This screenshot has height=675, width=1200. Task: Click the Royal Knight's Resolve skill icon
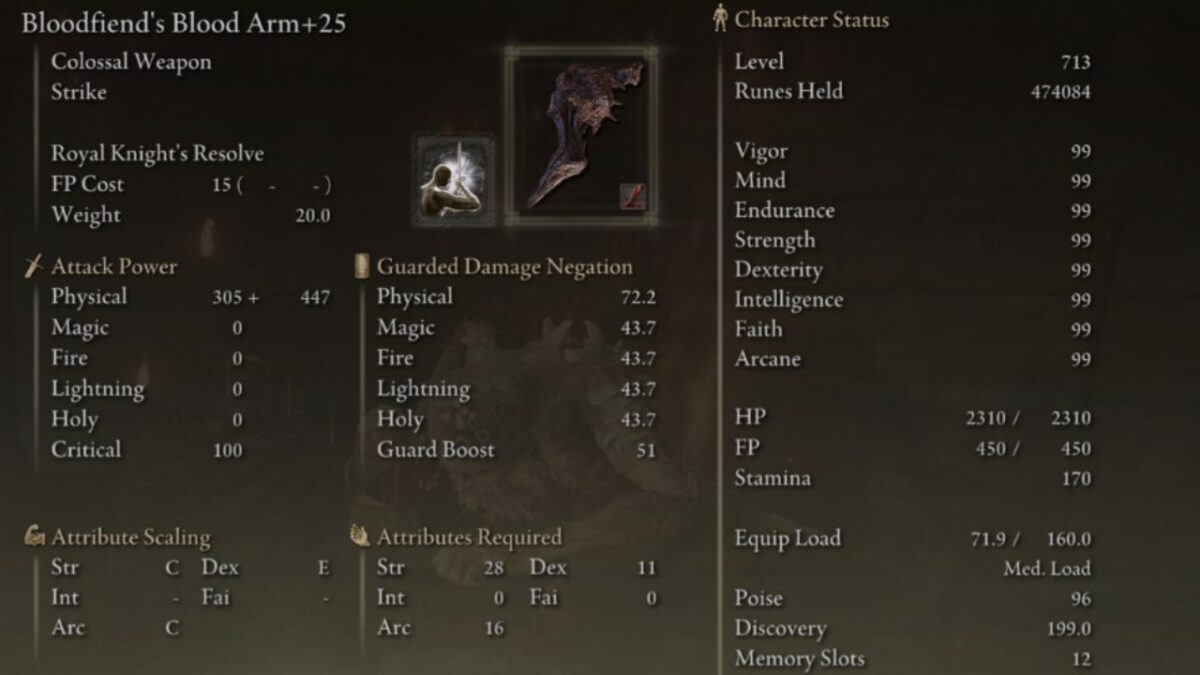click(449, 181)
